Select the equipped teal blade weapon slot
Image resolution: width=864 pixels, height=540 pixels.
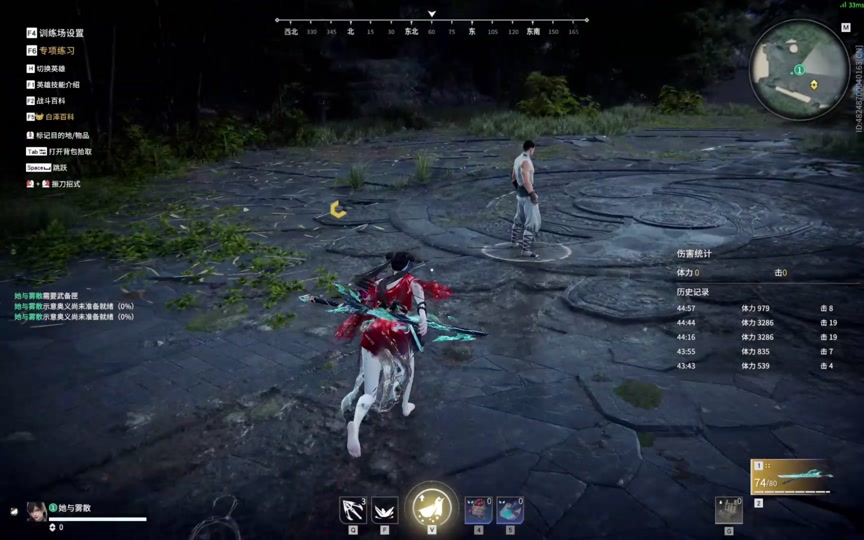(792, 477)
